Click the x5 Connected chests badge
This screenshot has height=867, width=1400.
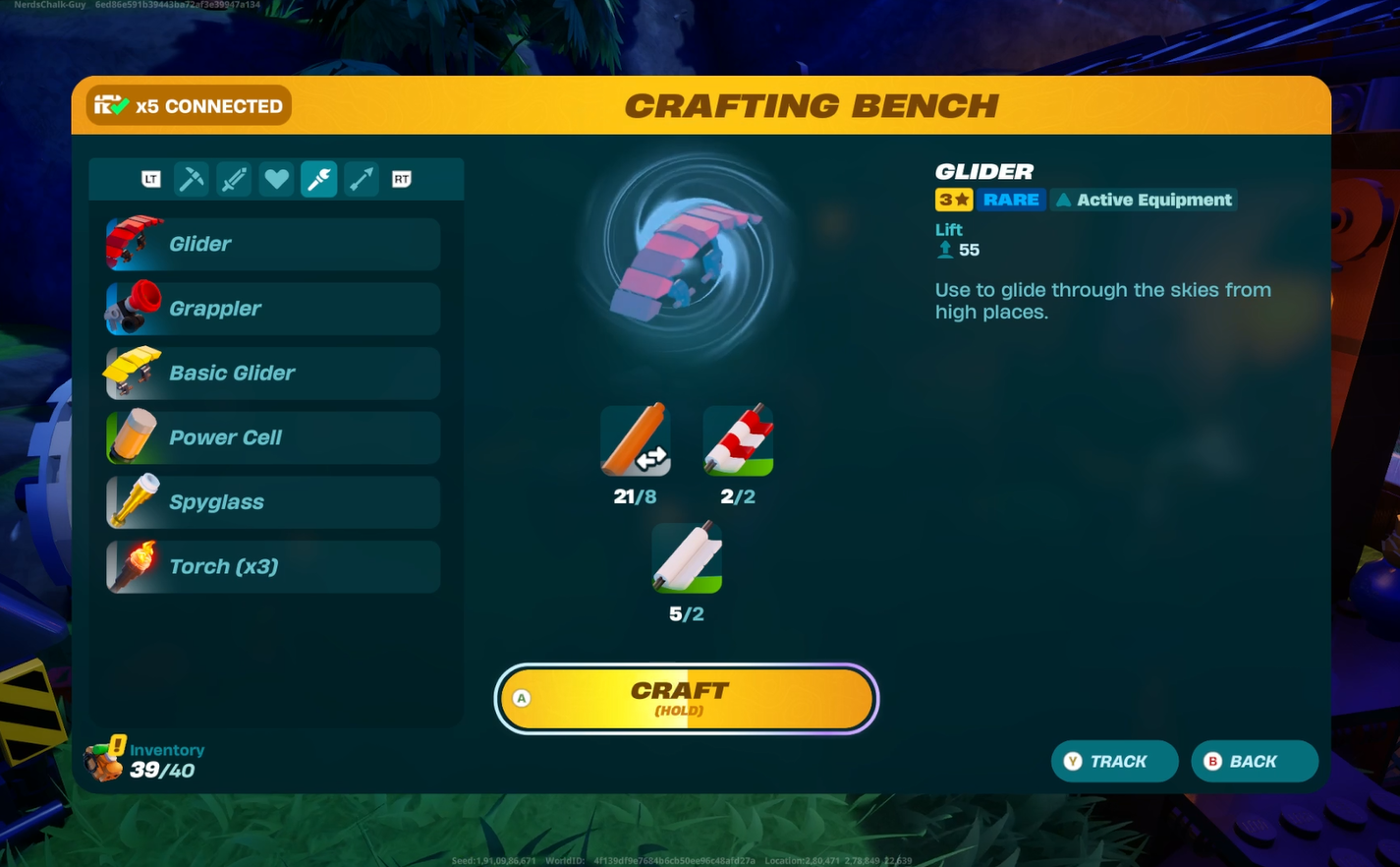click(189, 106)
